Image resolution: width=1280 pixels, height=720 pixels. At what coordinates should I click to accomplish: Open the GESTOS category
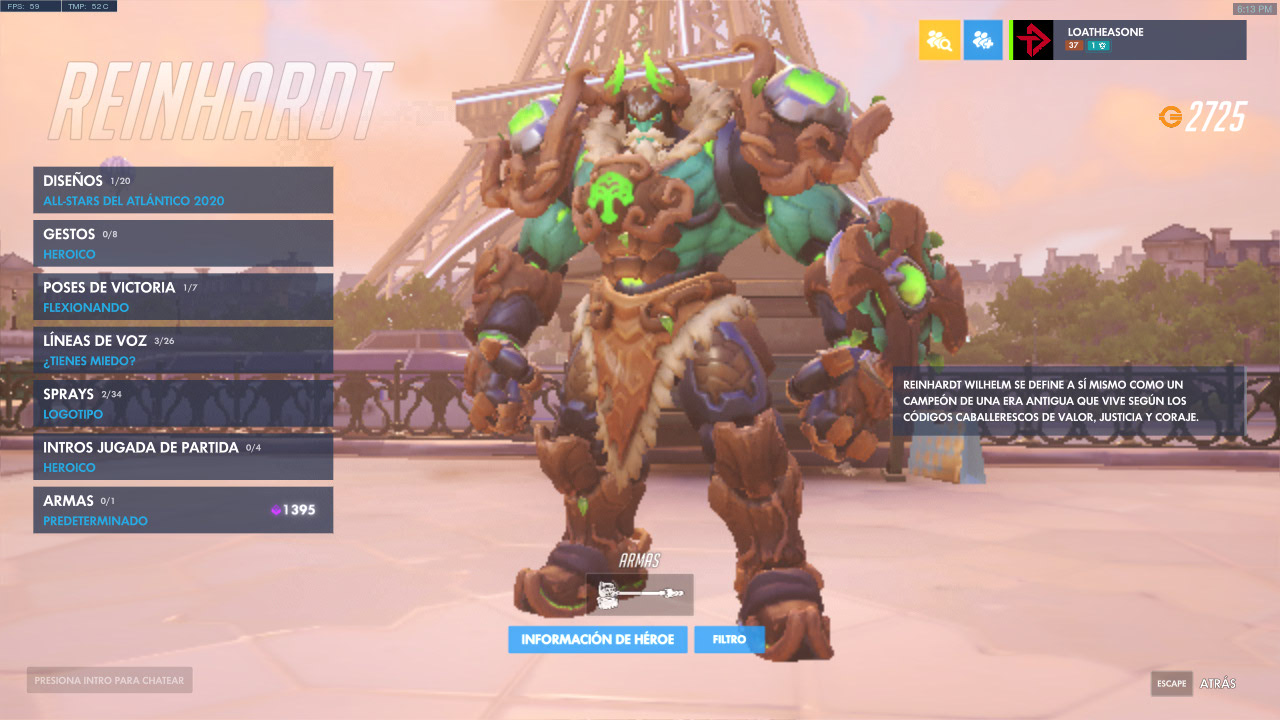coord(183,243)
